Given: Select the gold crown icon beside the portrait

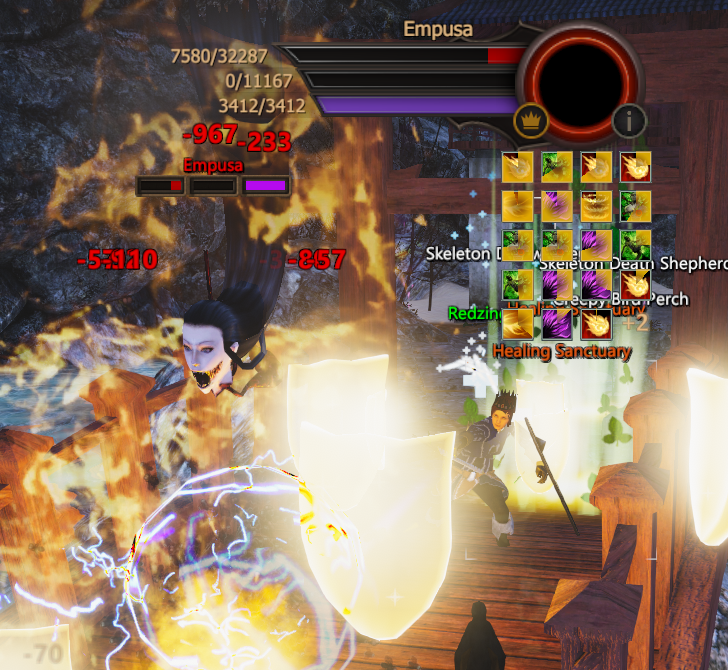Looking at the screenshot, I should (x=530, y=121).
